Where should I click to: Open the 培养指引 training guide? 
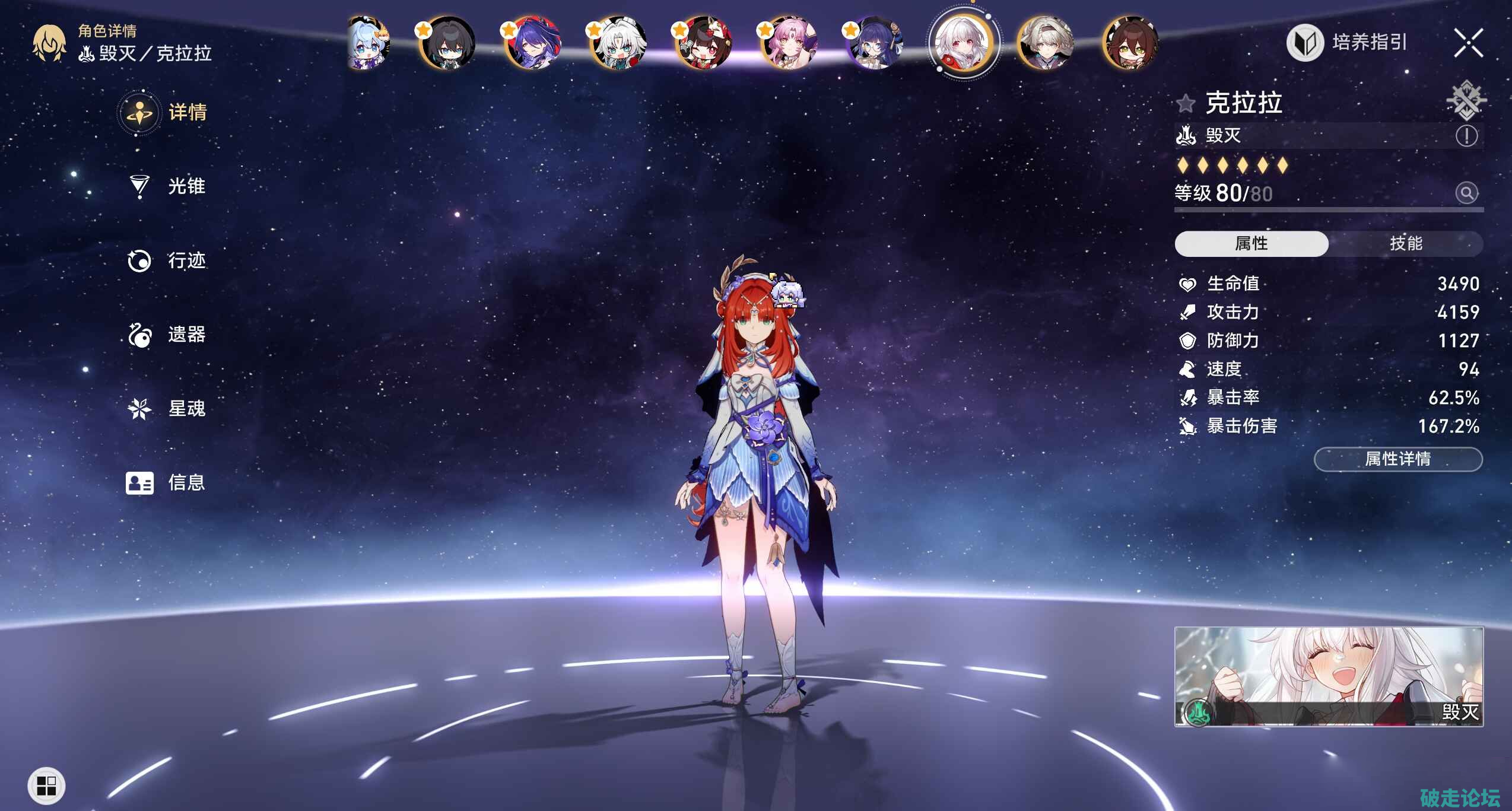tap(1347, 42)
